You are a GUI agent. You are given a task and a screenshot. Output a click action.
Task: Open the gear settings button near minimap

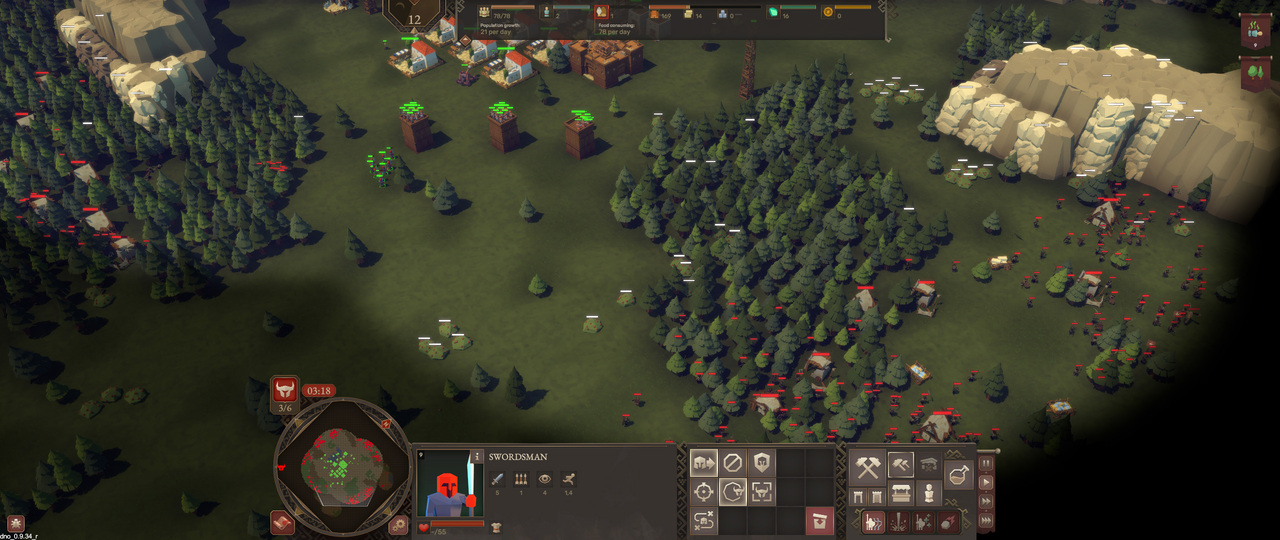pos(399,523)
